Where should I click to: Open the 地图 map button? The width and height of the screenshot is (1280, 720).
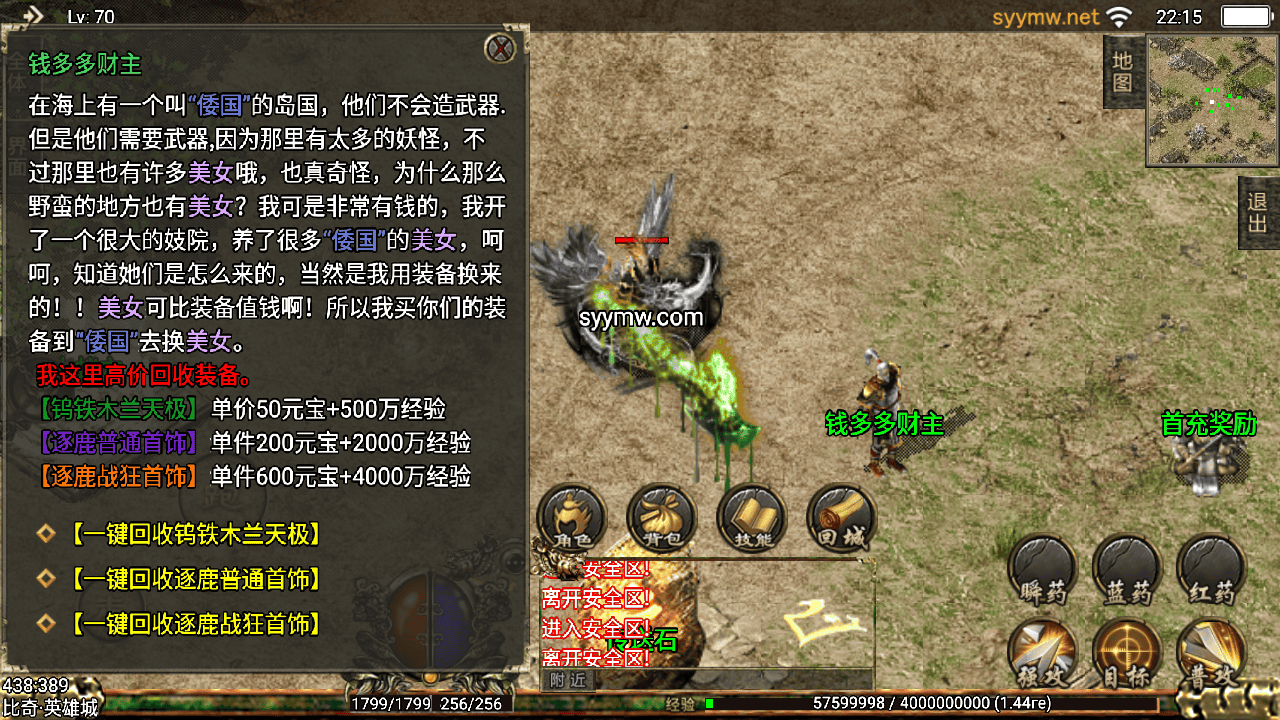1123,72
